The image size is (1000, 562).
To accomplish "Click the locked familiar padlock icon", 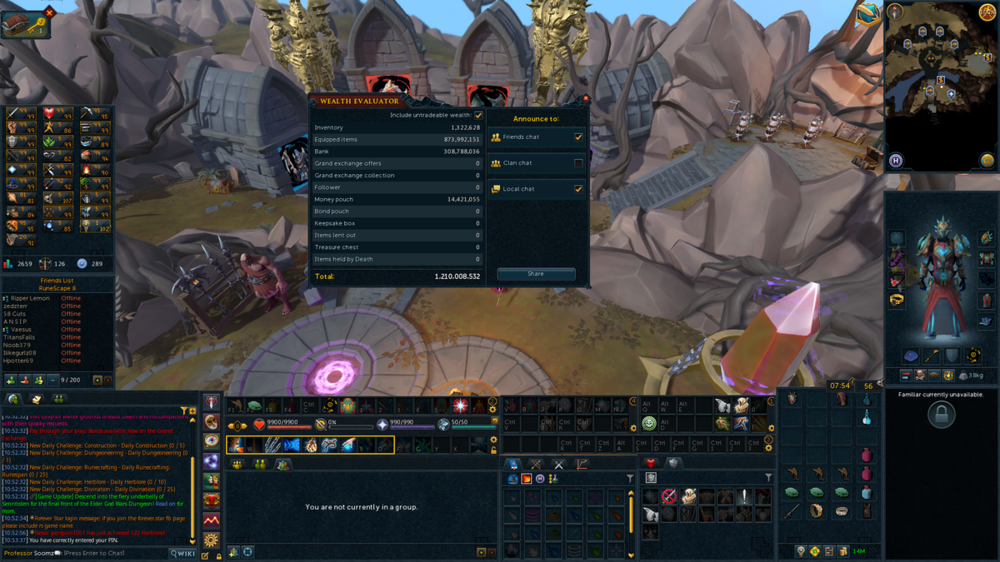I will (x=941, y=416).
